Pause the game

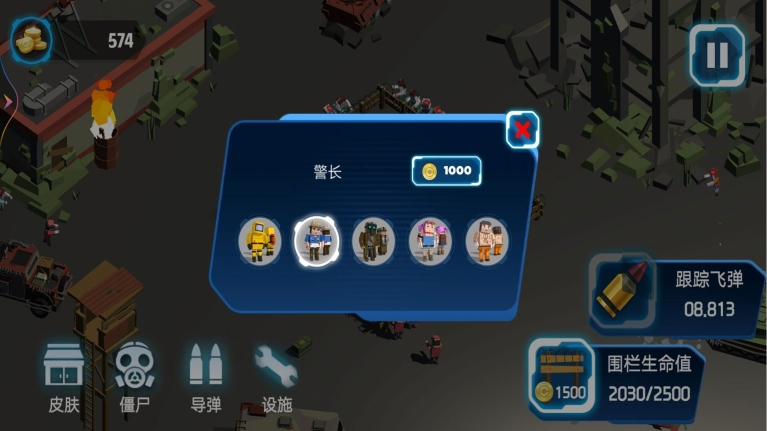click(716, 56)
